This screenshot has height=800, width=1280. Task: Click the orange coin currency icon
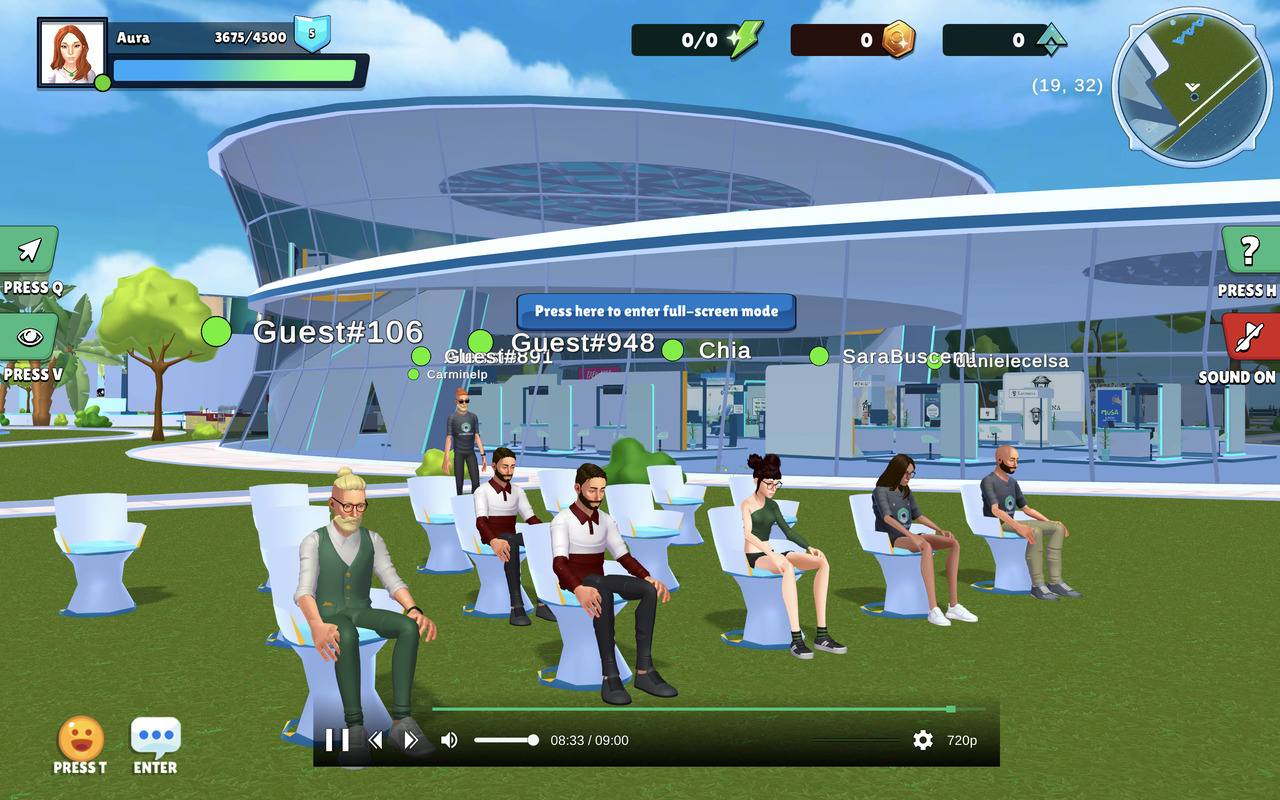pos(898,40)
